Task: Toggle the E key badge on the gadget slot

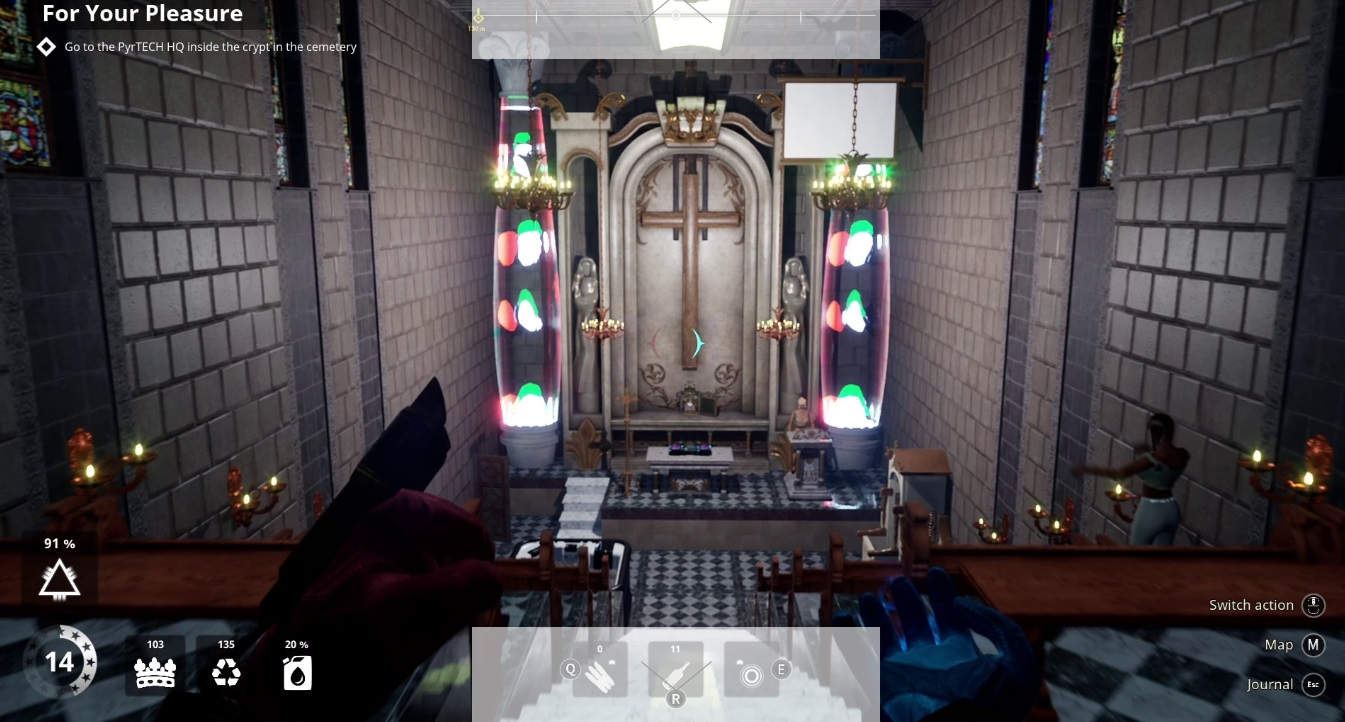Action: tap(781, 667)
